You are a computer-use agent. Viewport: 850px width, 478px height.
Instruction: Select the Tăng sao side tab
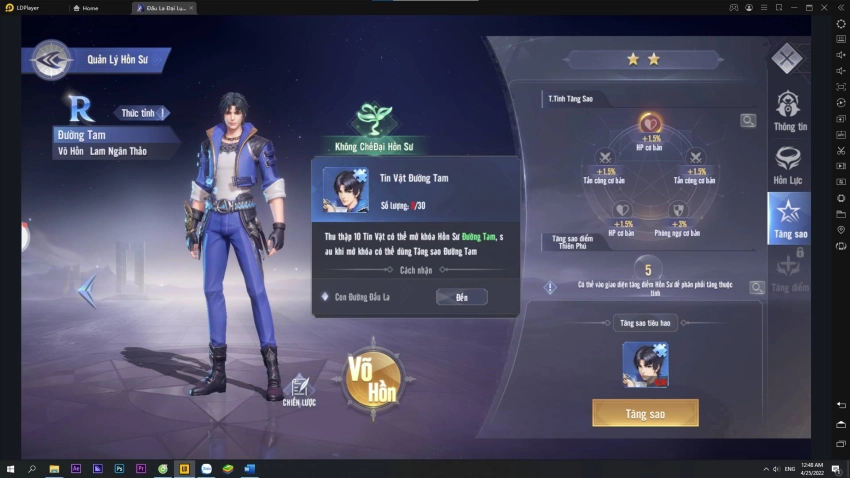789,217
